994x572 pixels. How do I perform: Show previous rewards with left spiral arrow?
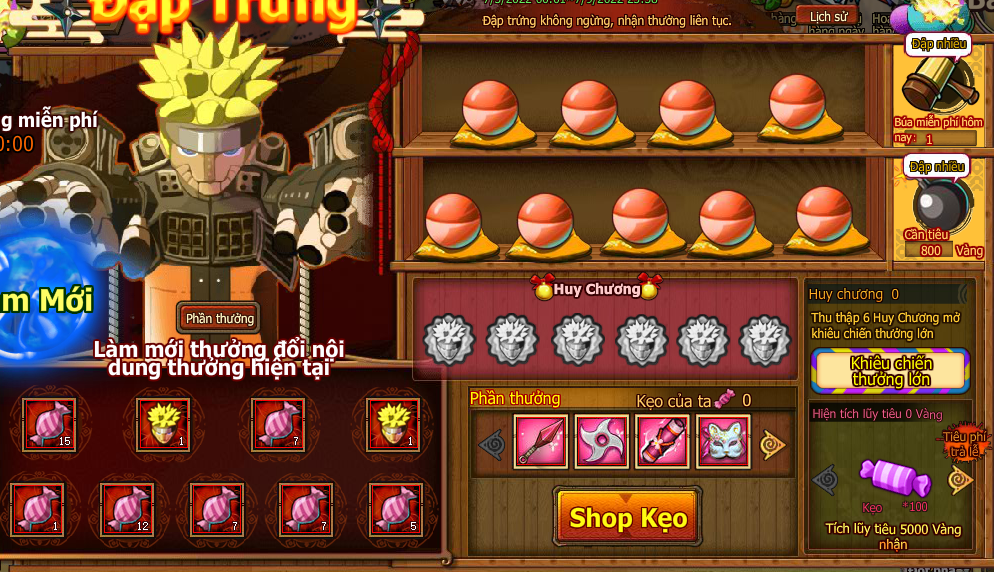[x=492, y=444]
